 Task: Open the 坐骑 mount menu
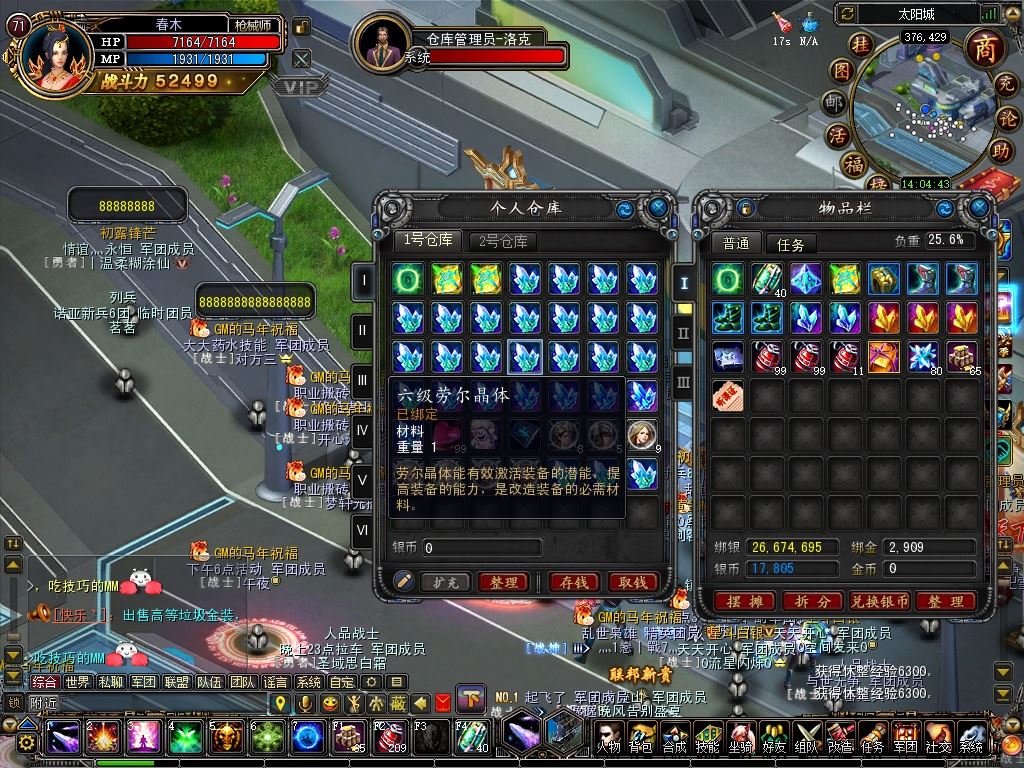[741, 737]
